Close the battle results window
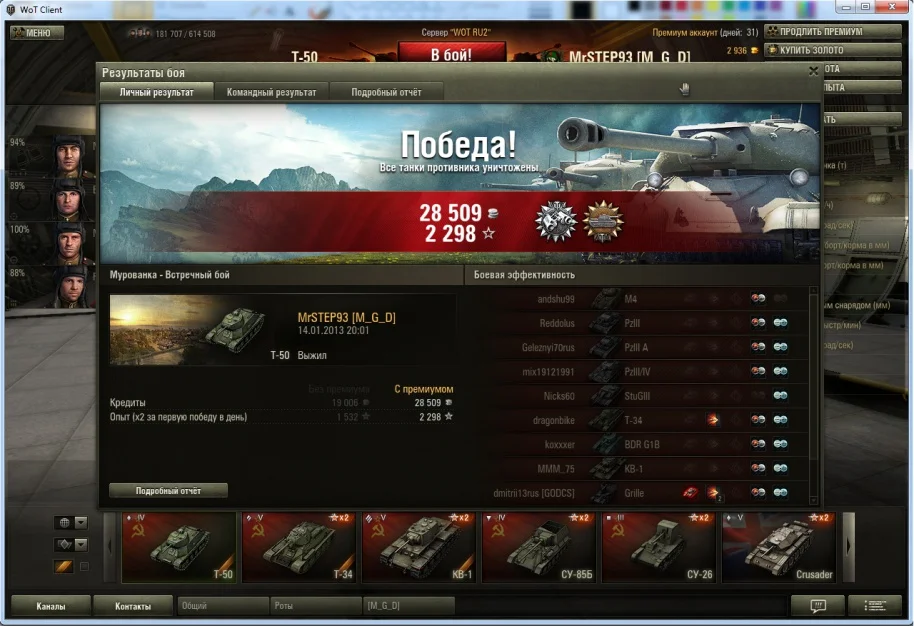Viewport: 914px width, 626px height. 813,72
